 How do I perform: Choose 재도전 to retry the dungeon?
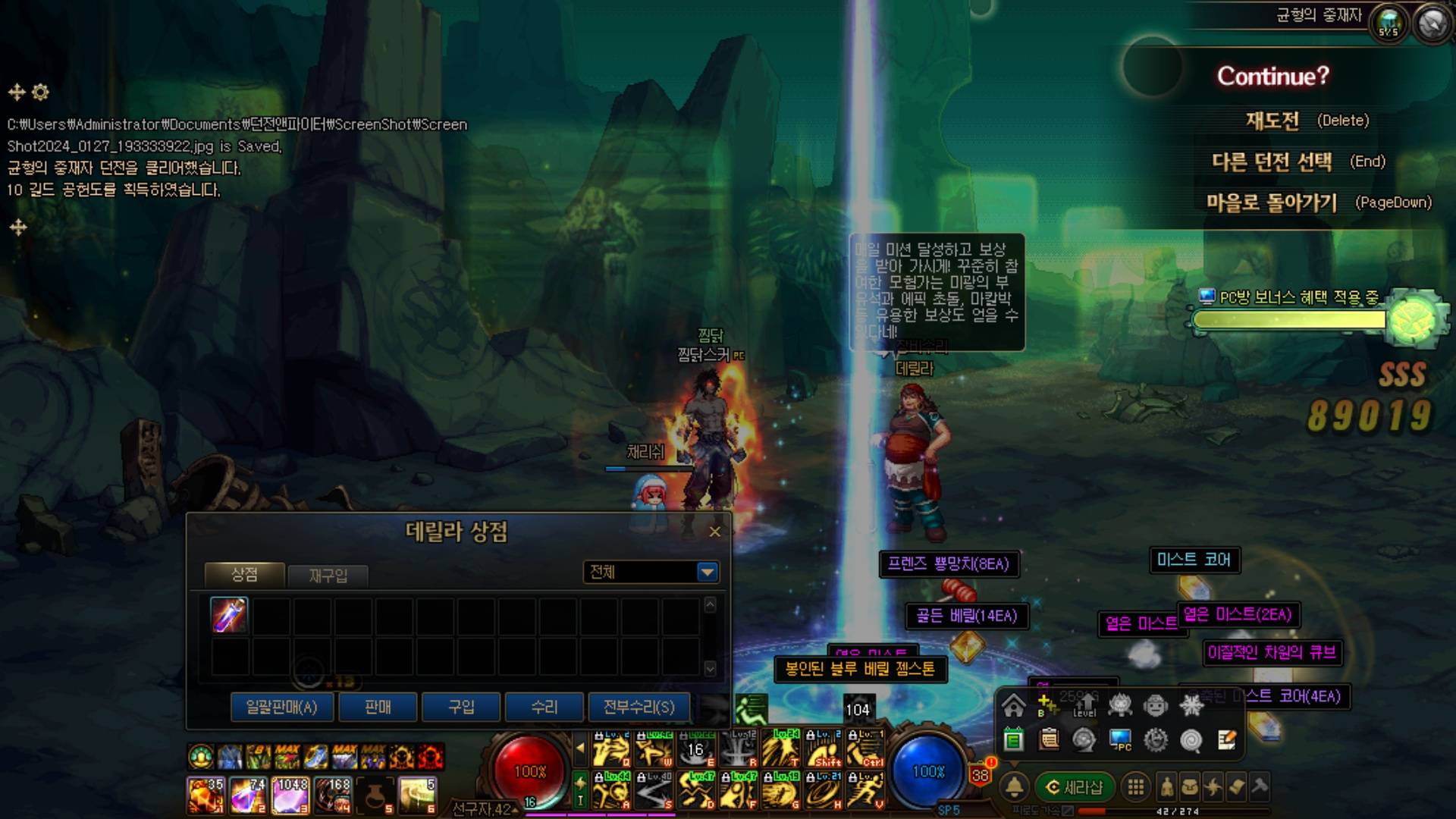pos(1272,121)
